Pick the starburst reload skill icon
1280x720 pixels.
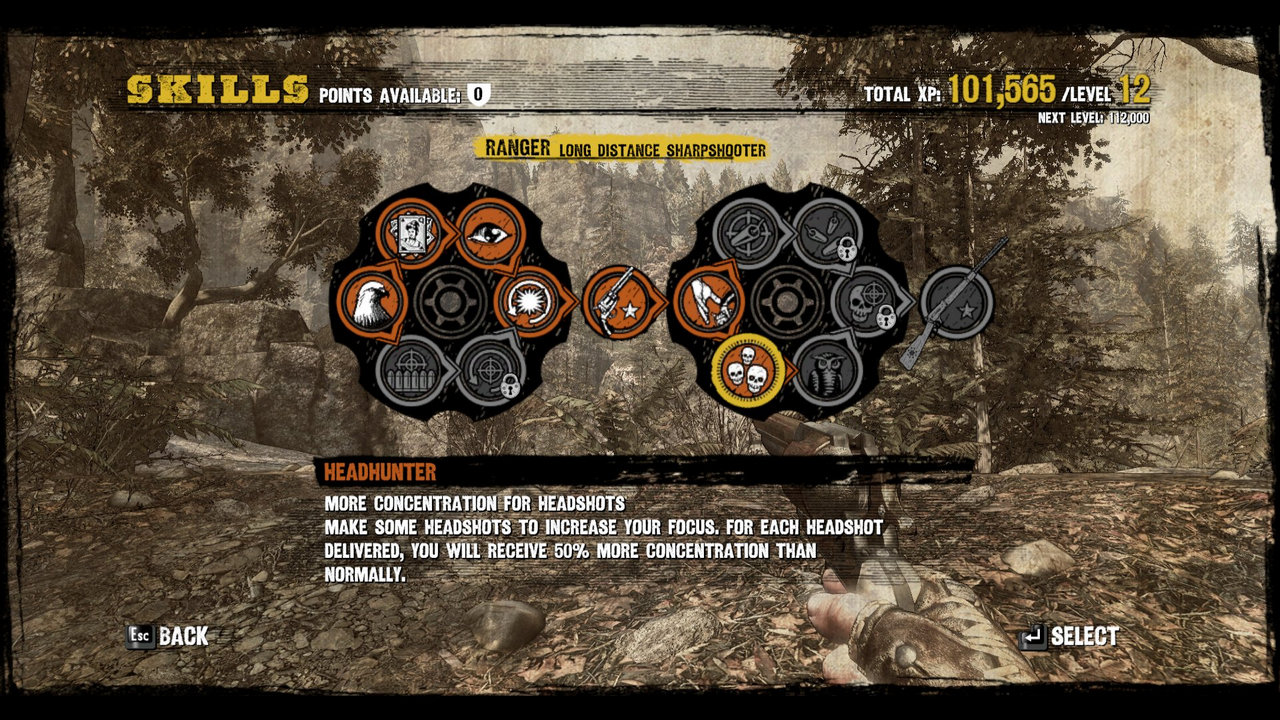tap(526, 300)
